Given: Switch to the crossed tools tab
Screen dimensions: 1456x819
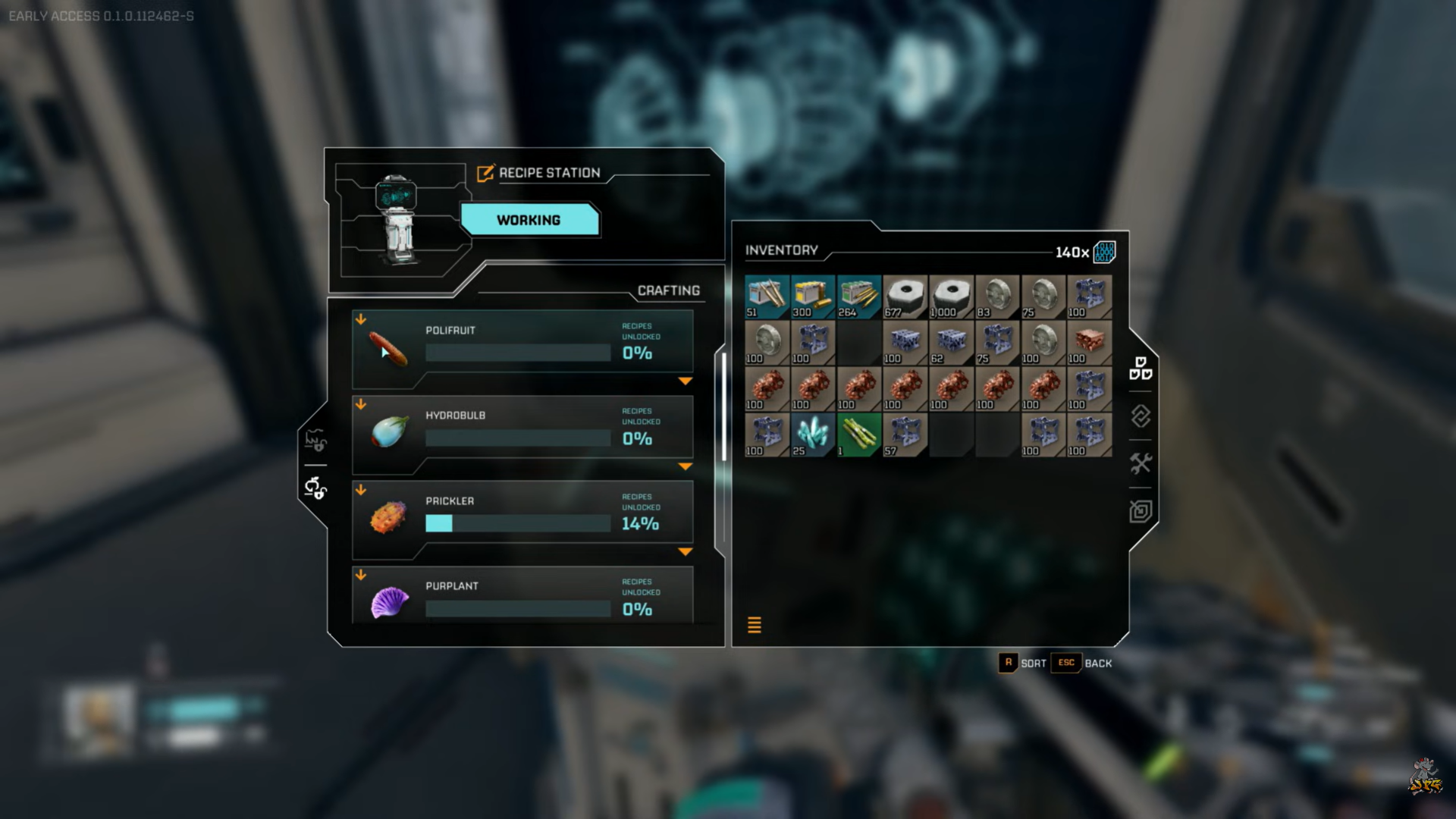Looking at the screenshot, I should [x=1141, y=463].
